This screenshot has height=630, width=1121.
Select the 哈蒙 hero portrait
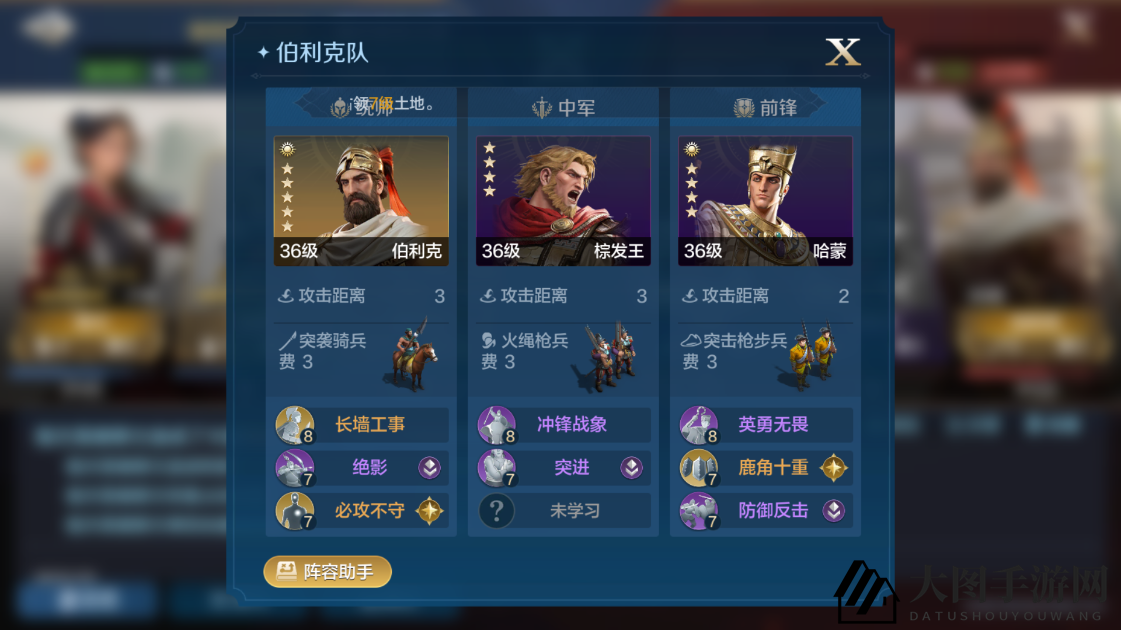[765, 201]
